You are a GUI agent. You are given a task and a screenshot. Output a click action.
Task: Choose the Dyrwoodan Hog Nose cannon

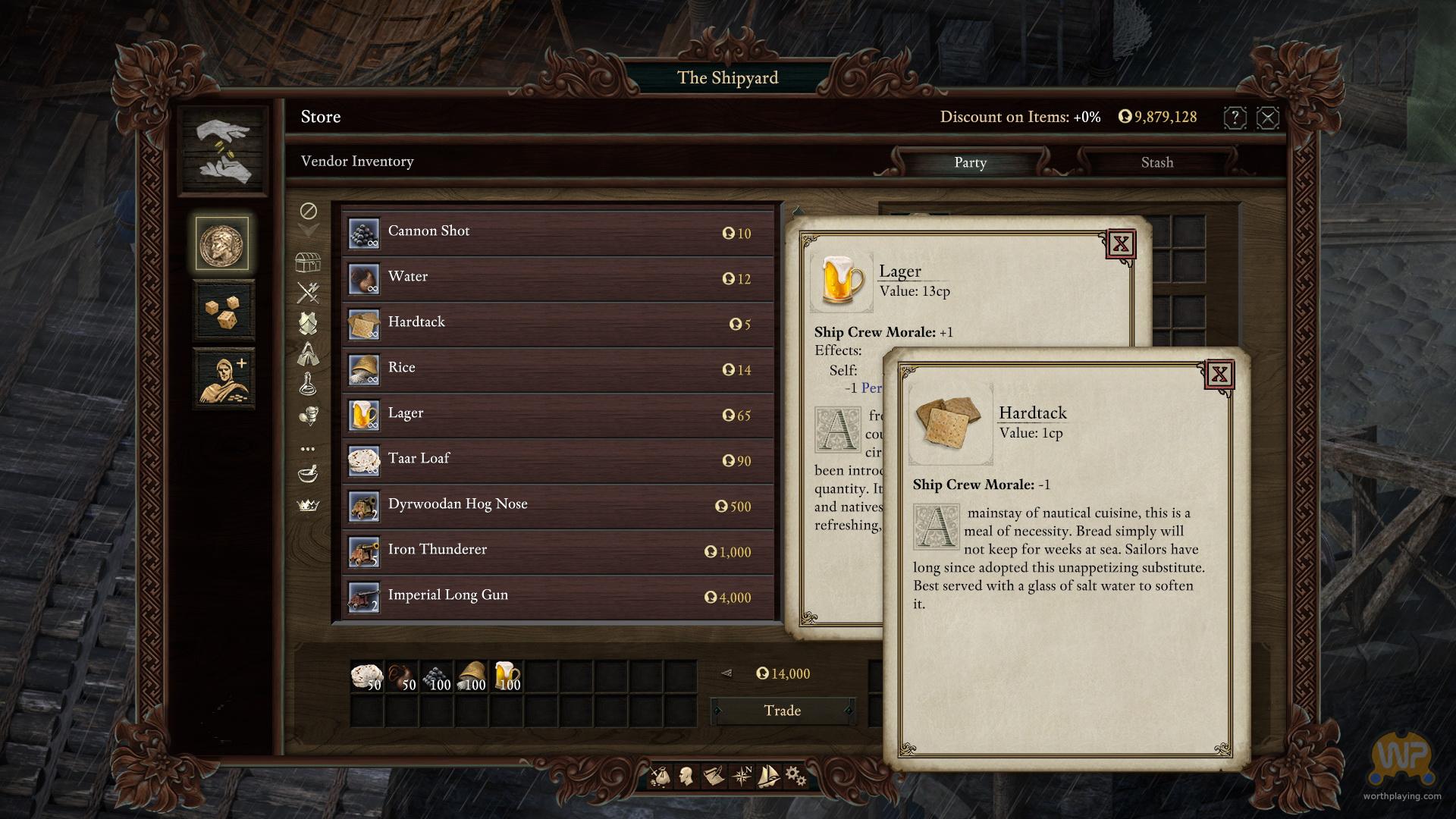[557, 505]
